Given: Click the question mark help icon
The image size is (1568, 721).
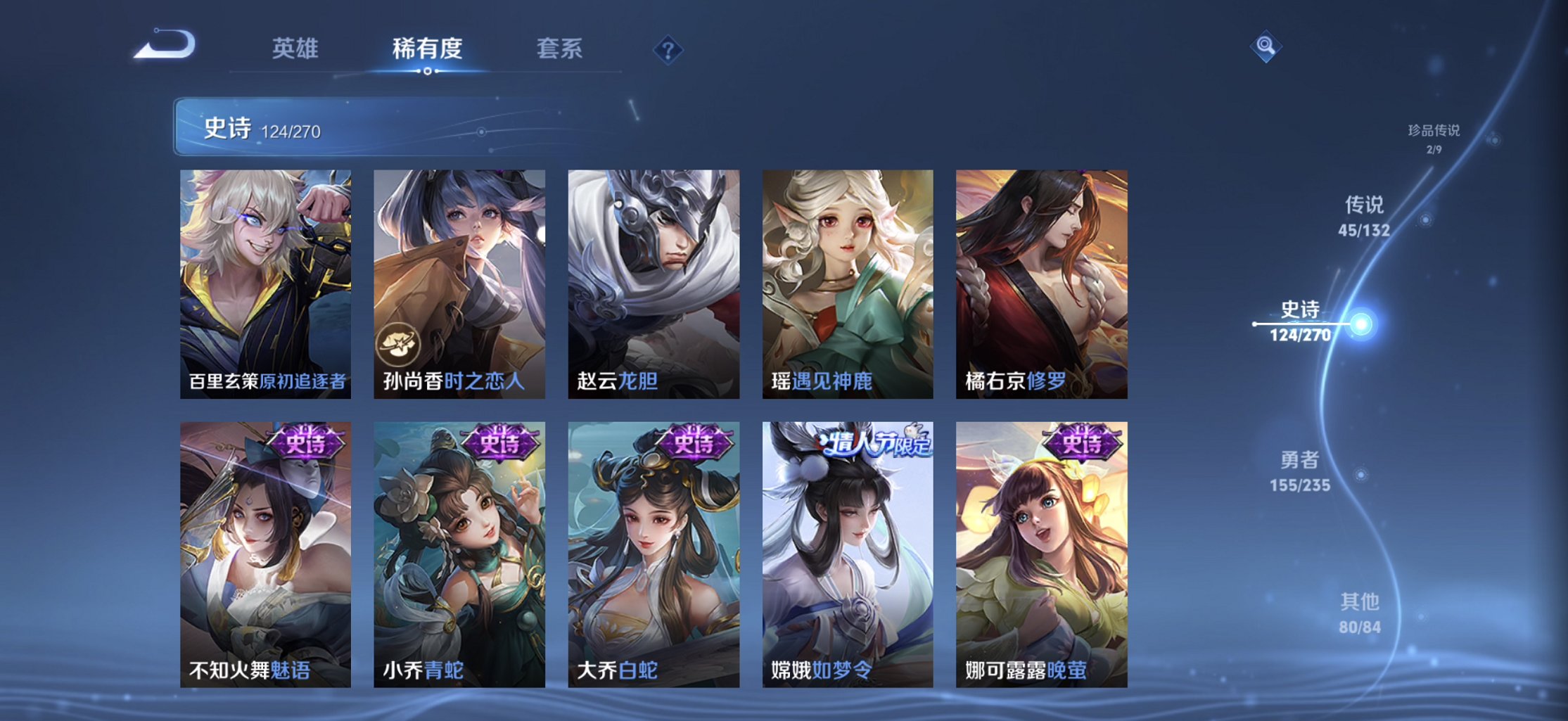Looking at the screenshot, I should 668,49.
